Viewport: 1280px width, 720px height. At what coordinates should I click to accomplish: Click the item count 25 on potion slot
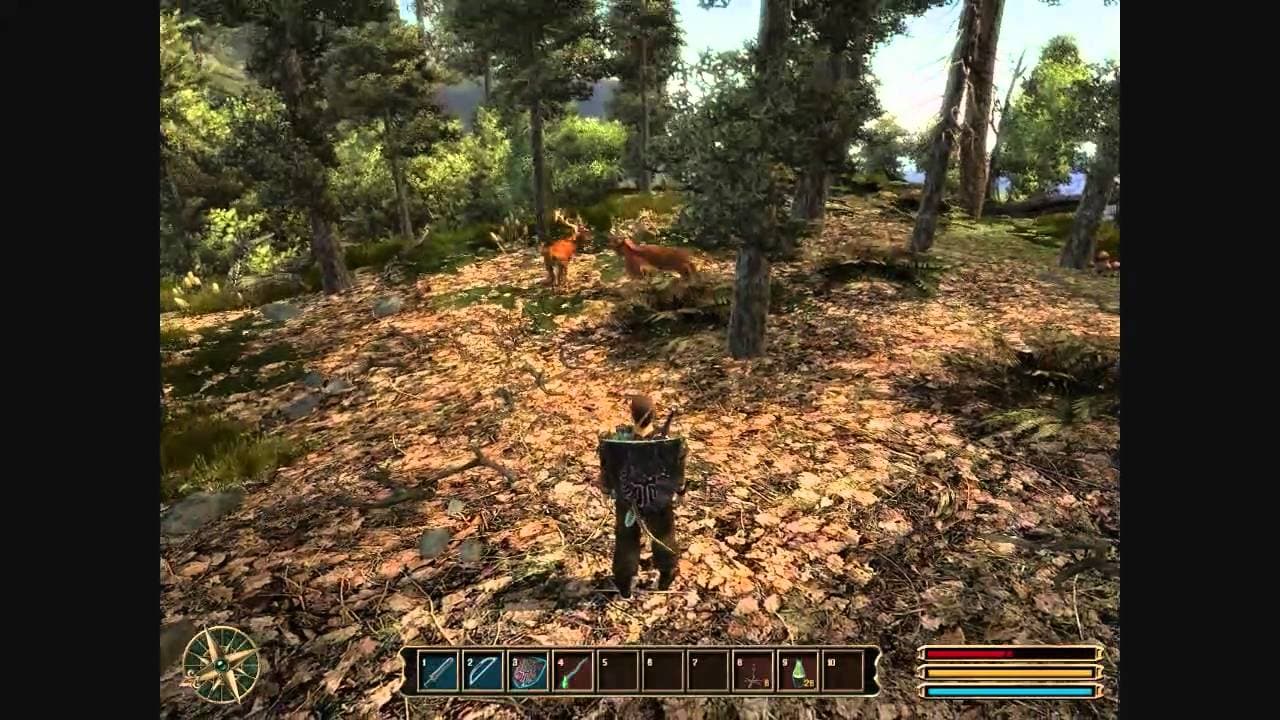click(x=809, y=684)
